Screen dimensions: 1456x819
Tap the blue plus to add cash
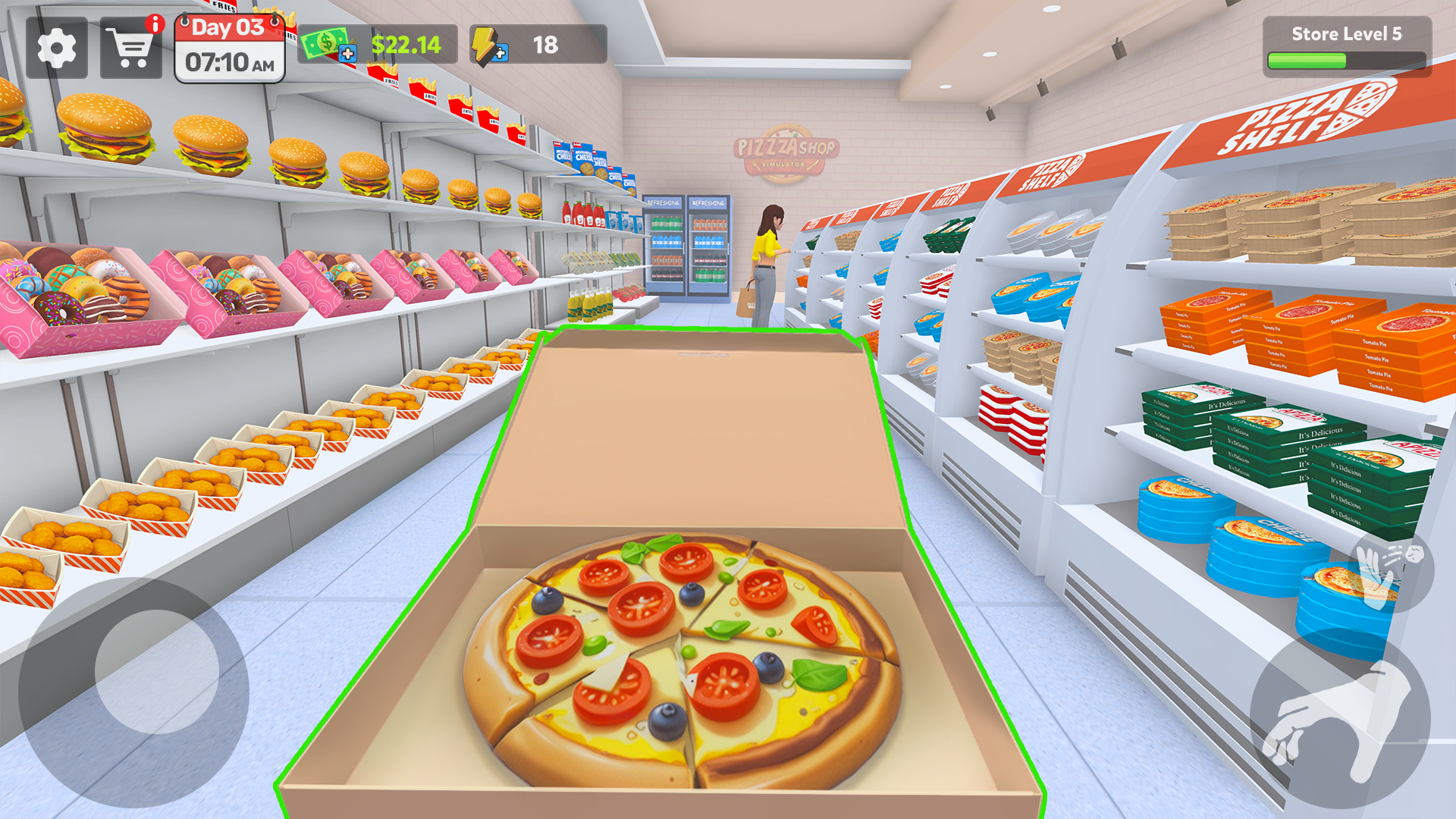click(x=348, y=54)
